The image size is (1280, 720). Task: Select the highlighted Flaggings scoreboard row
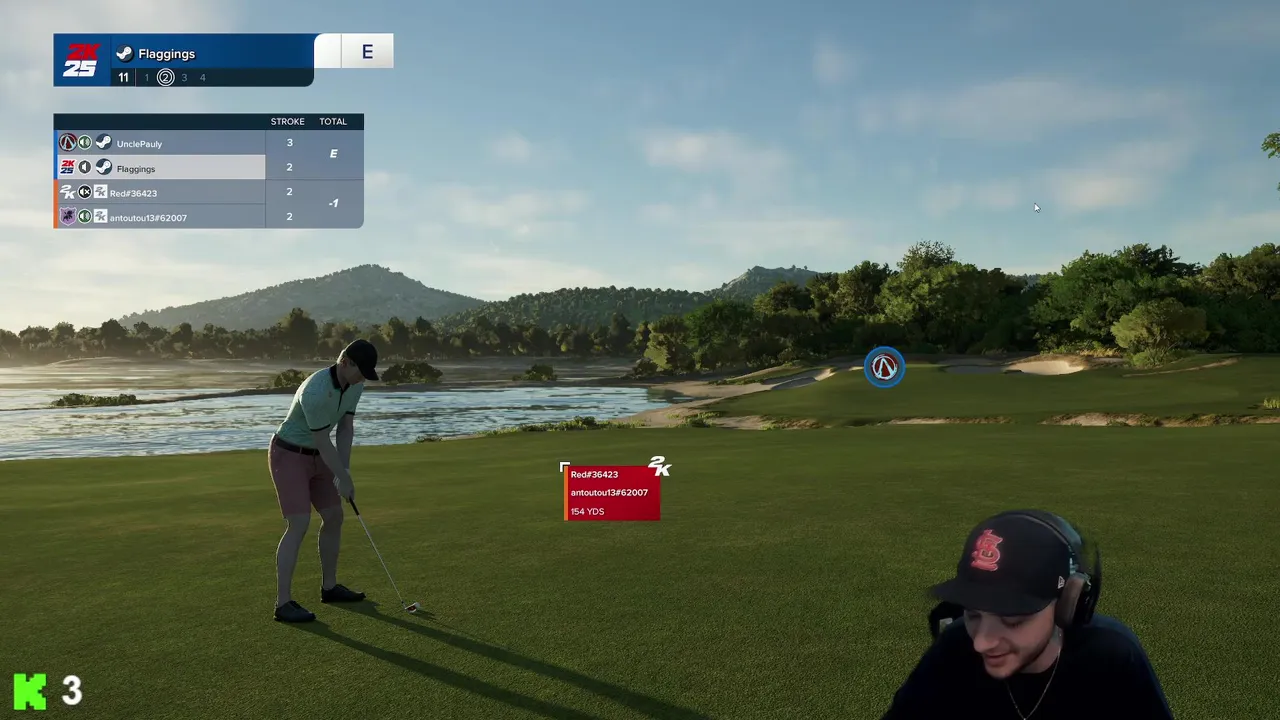point(160,168)
